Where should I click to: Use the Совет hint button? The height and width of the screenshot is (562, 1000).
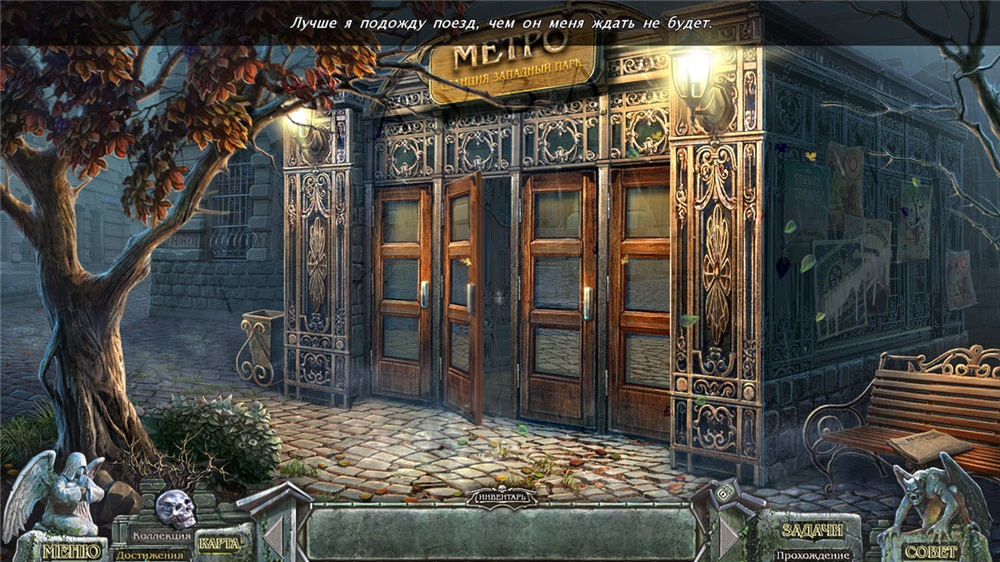[930, 551]
